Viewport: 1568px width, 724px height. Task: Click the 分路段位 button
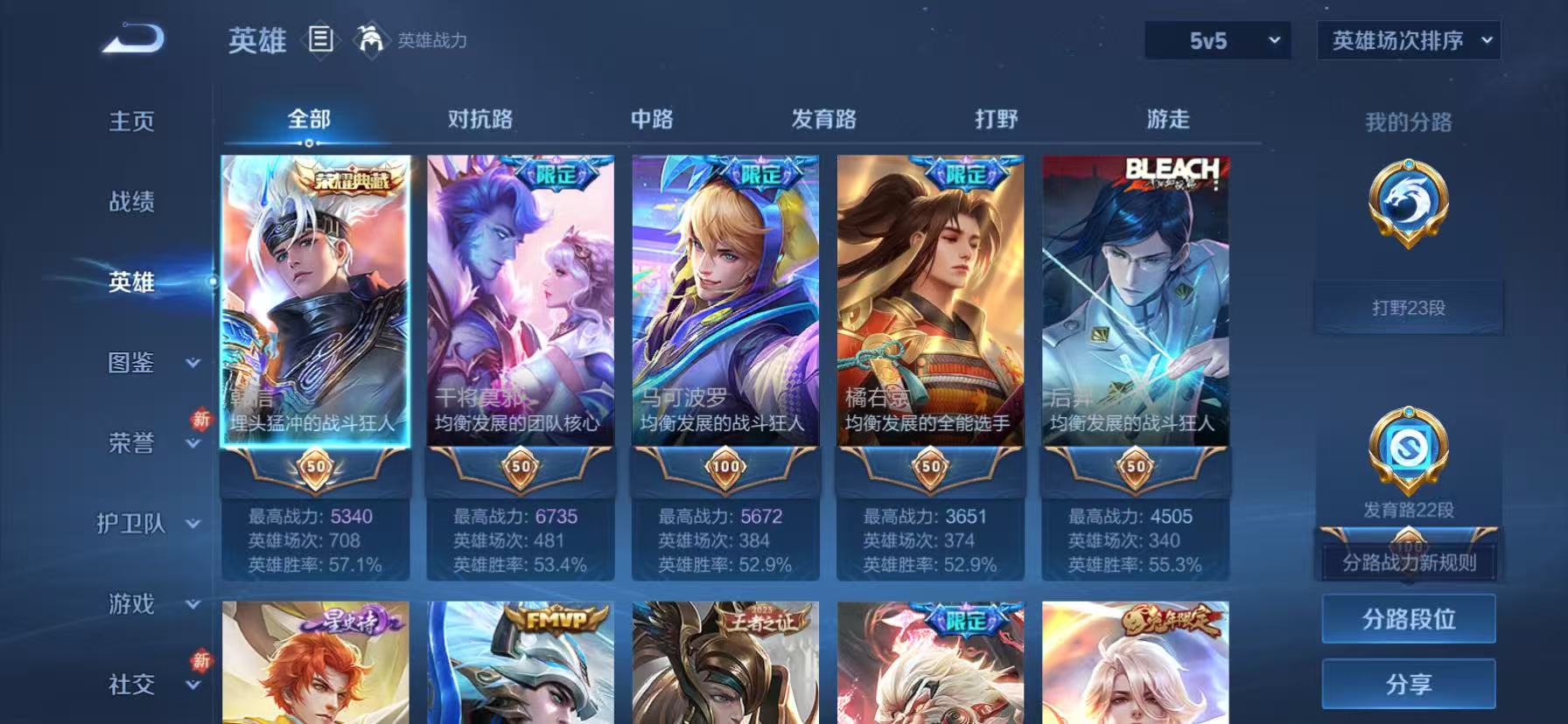tap(1408, 618)
